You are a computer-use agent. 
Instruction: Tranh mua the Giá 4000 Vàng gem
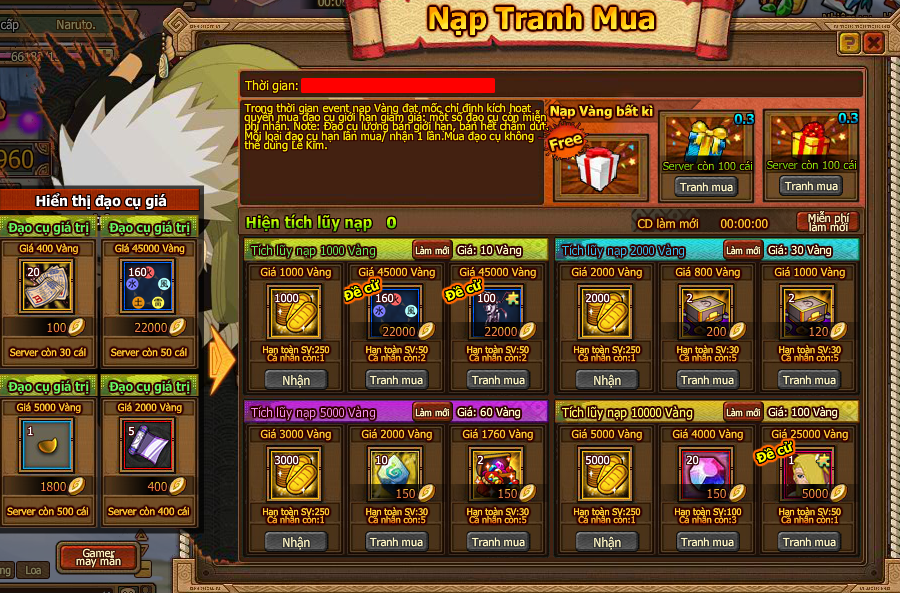point(707,542)
